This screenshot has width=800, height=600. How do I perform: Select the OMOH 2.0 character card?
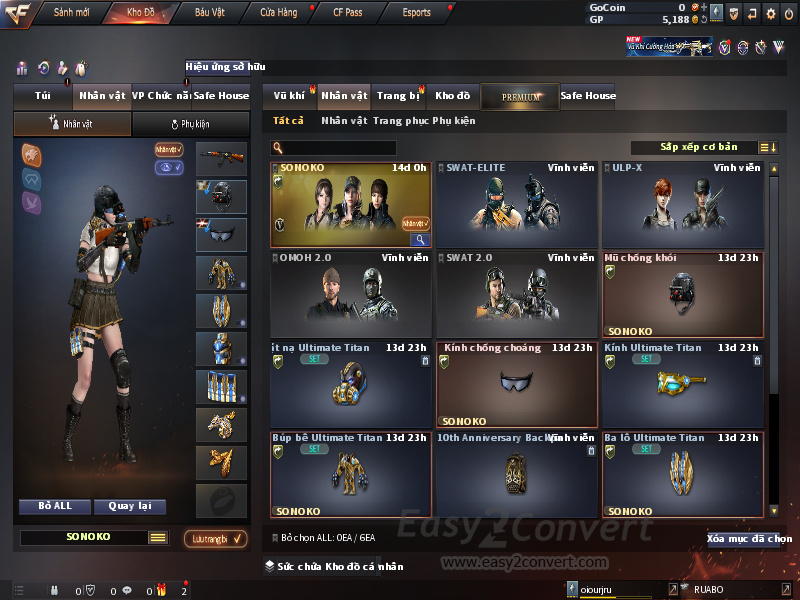coord(350,294)
